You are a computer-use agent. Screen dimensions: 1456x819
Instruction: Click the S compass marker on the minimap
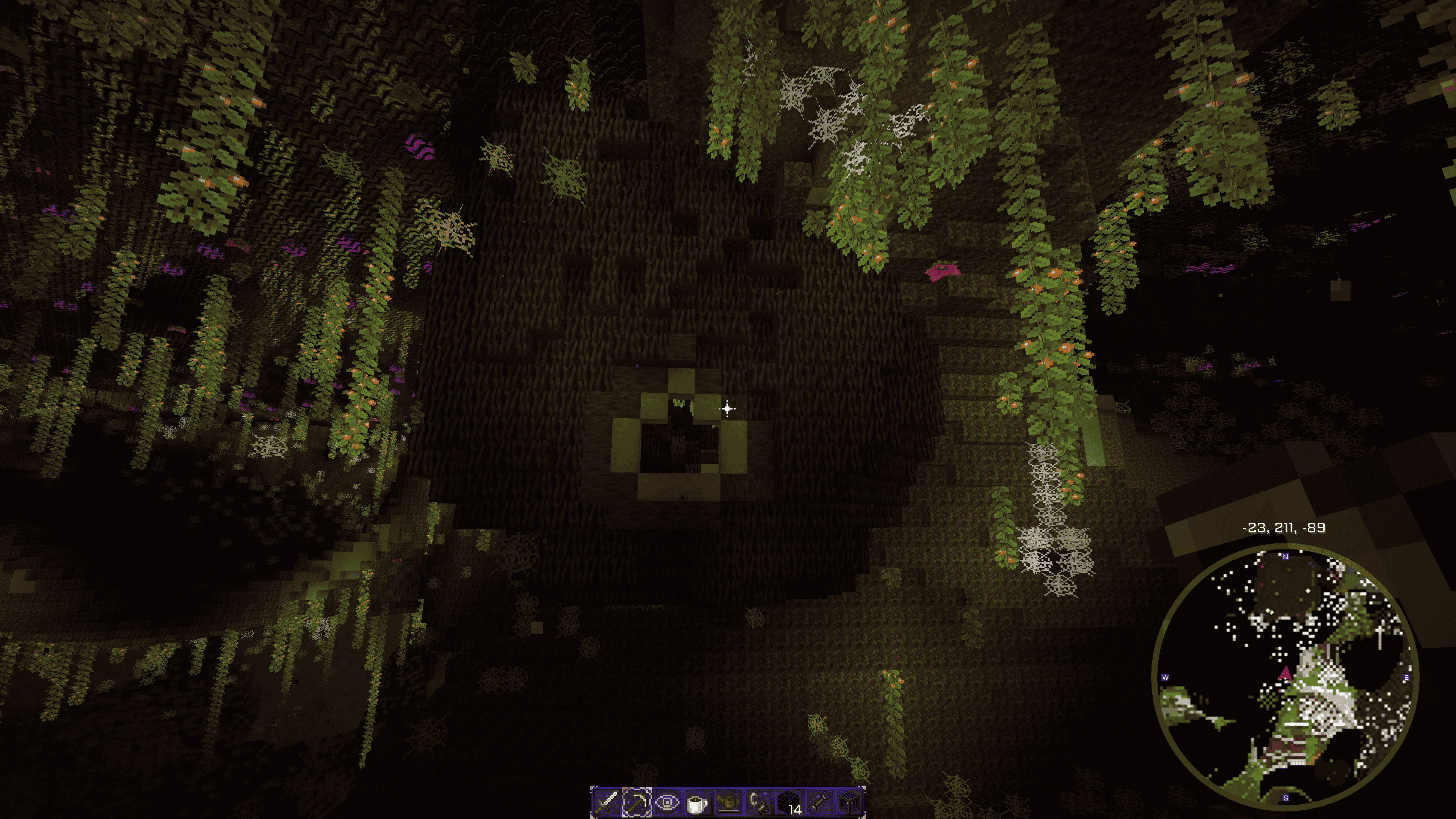[x=1286, y=798]
